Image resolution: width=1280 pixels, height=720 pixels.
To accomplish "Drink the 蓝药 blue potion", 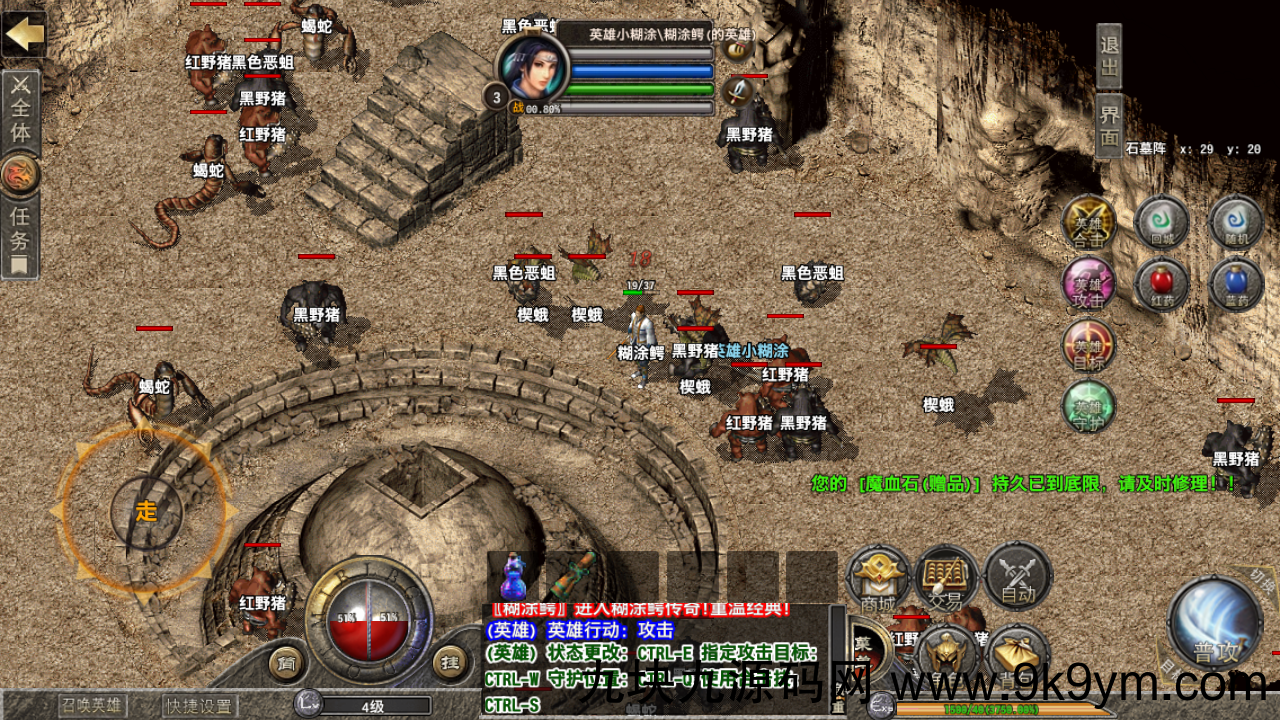I will click(1236, 285).
